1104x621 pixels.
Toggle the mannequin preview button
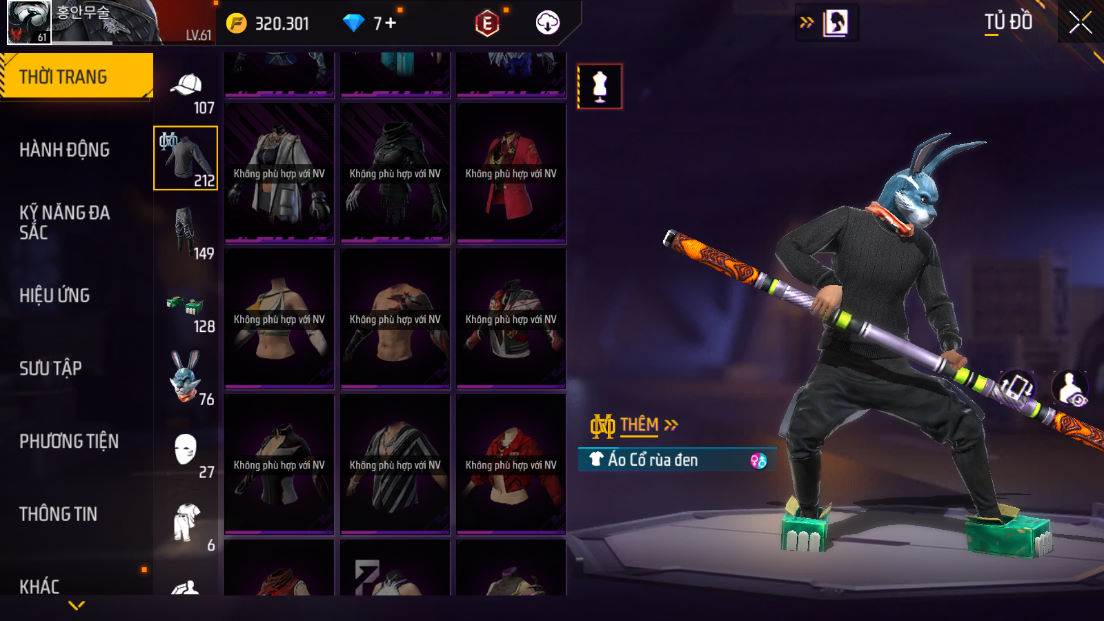pos(600,86)
